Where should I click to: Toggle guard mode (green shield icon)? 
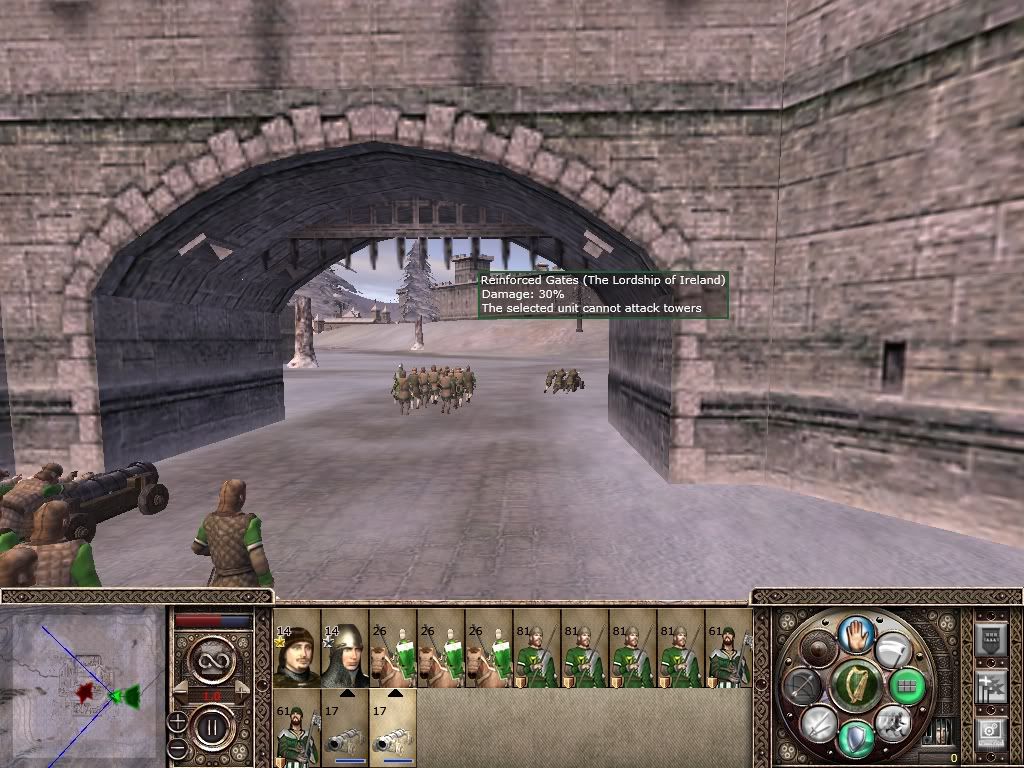coord(856,739)
